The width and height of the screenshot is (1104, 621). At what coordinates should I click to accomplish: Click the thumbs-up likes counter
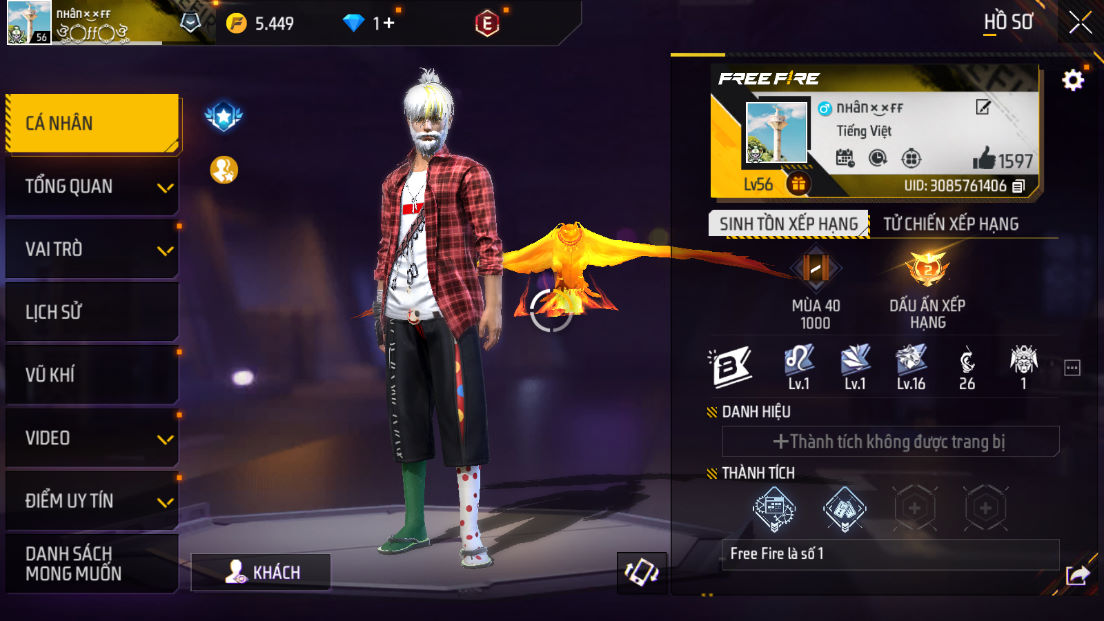click(x=1002, y=159)
